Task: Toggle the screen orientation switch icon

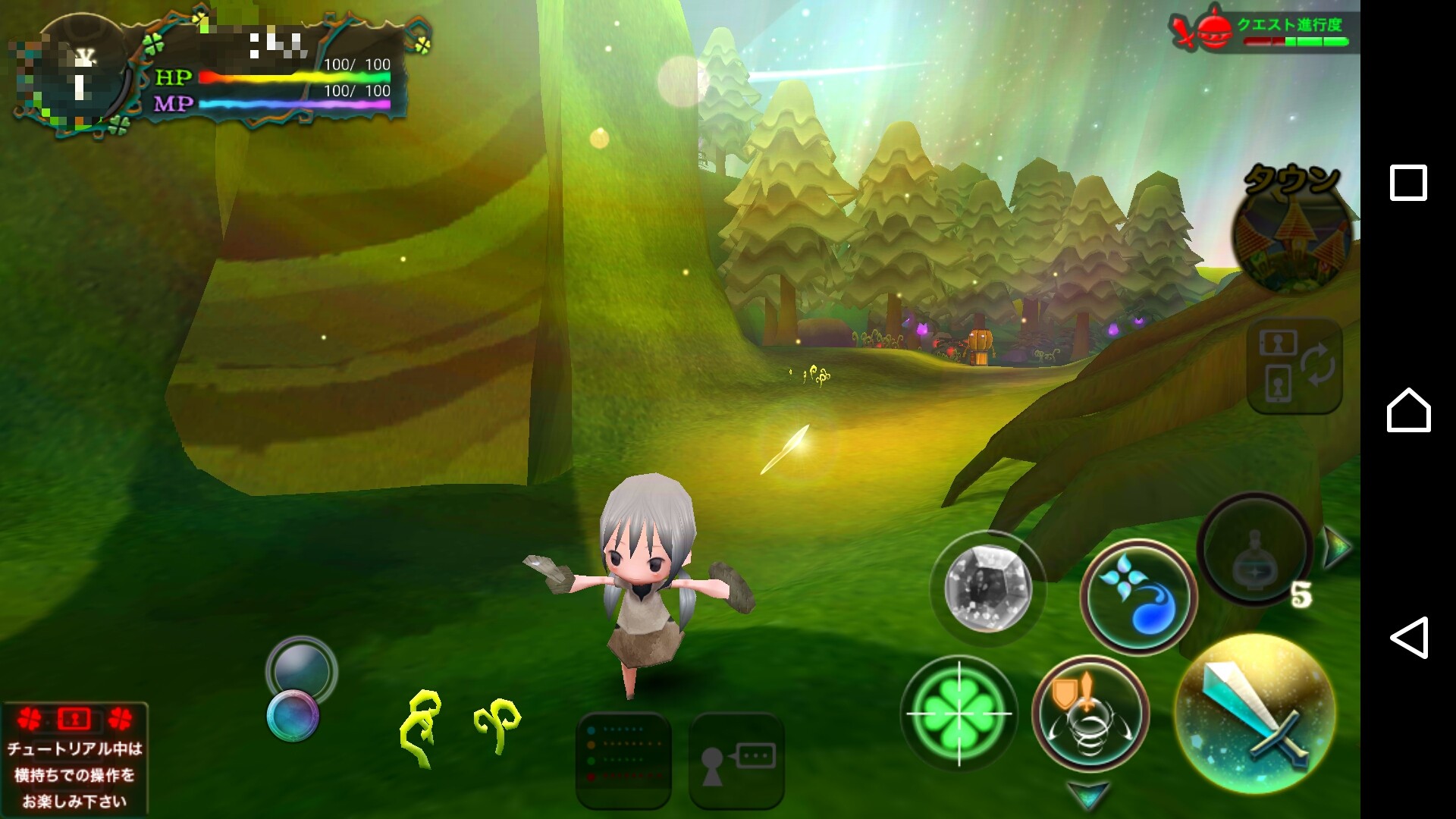Action: click(x=1294, y=366)
